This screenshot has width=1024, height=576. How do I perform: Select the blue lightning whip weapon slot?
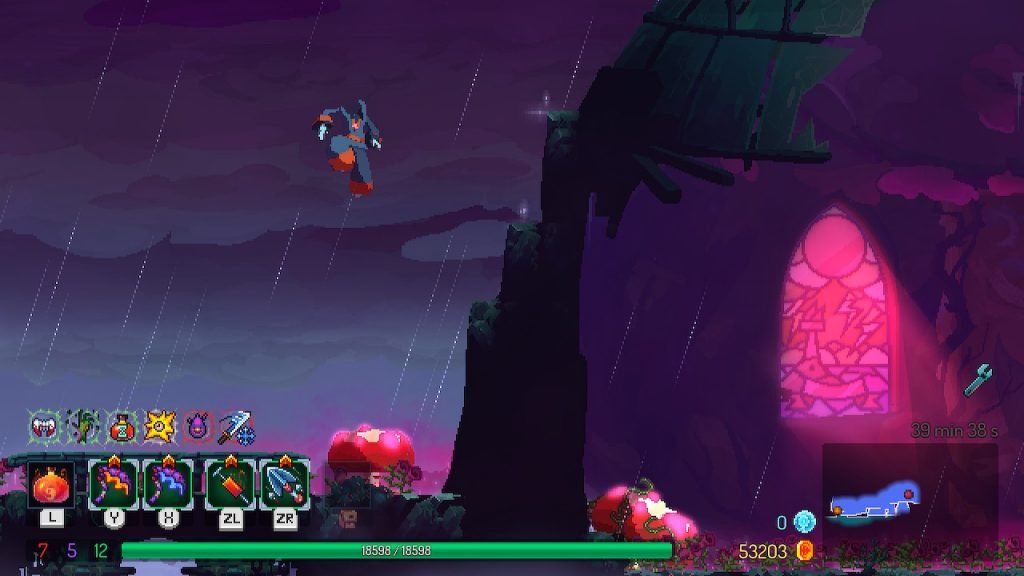pyautogui.click(x=167, y=484)
